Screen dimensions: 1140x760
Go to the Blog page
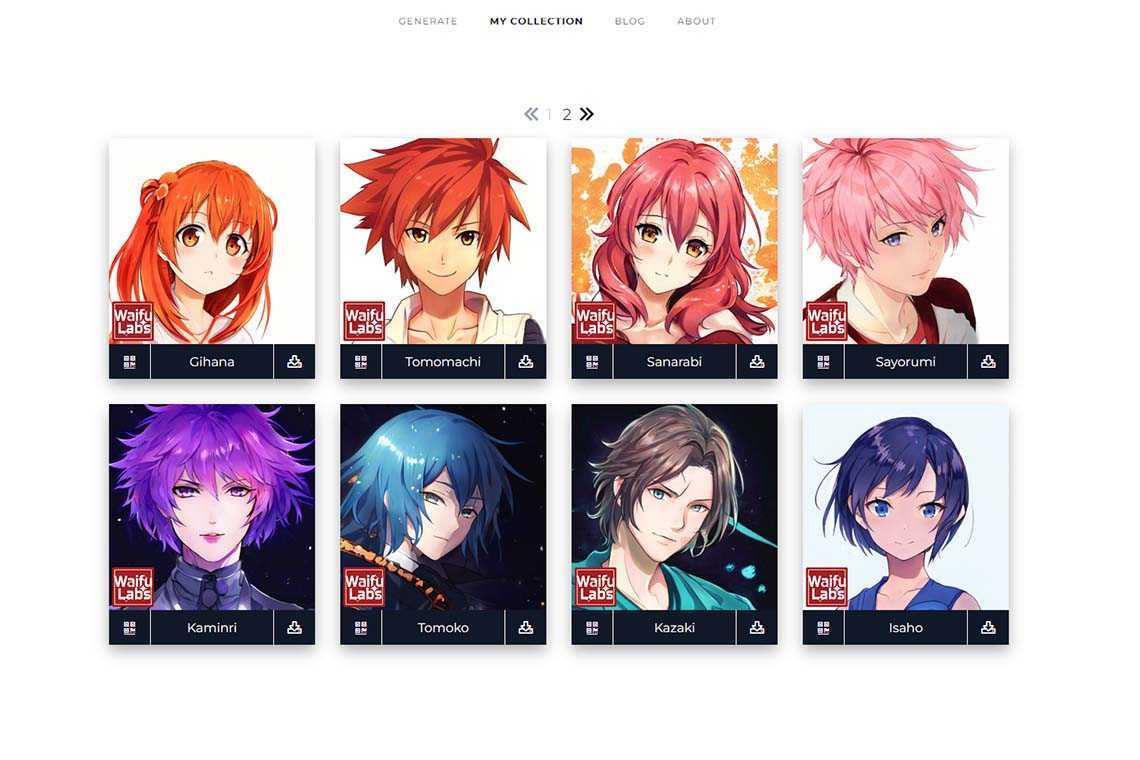pyautogui.click(x=630, y=21)
